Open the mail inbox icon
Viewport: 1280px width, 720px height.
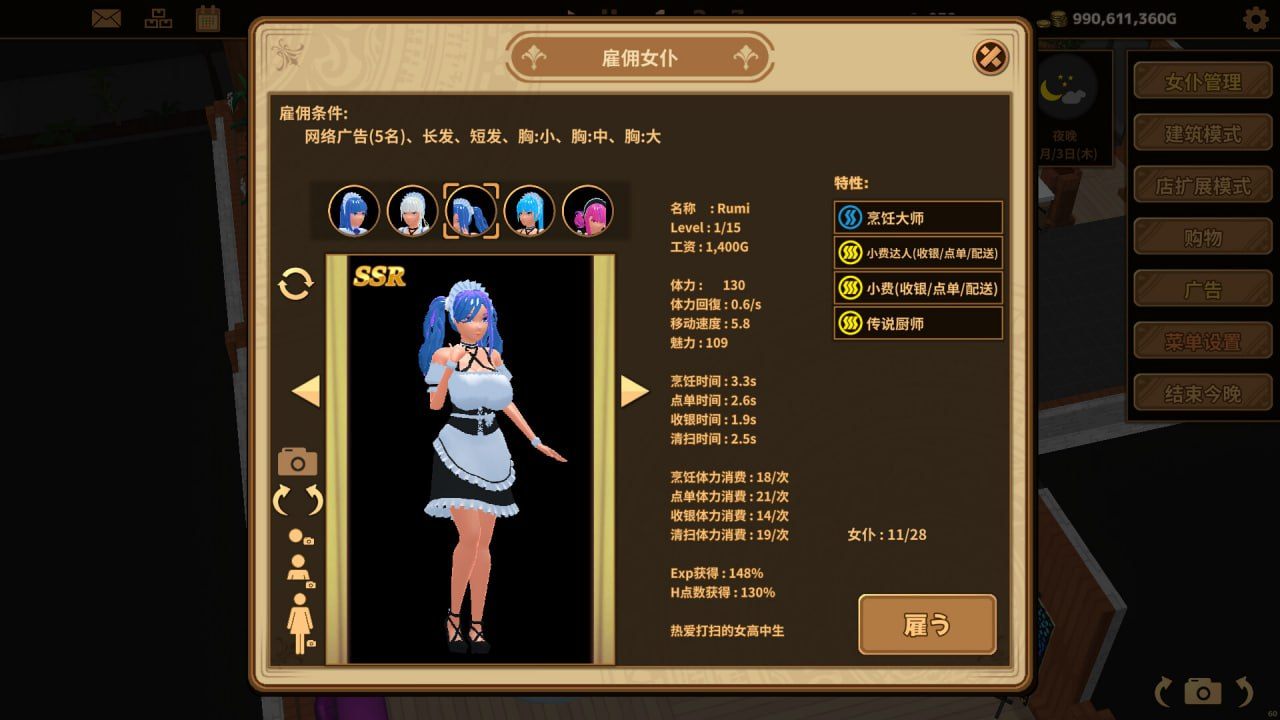[x=103, y=16]
